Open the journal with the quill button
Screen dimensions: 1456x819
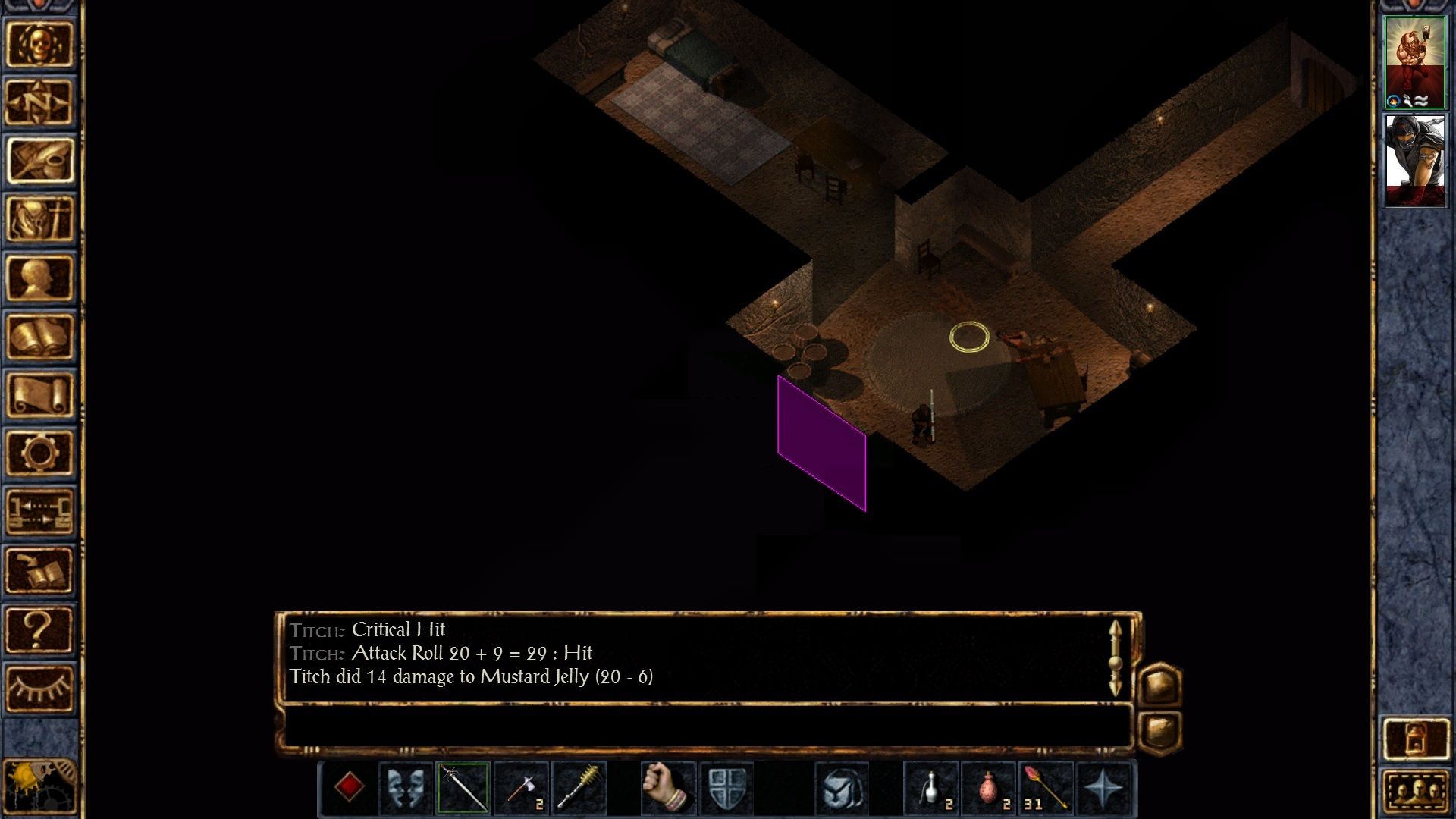[x=39, y=161]
